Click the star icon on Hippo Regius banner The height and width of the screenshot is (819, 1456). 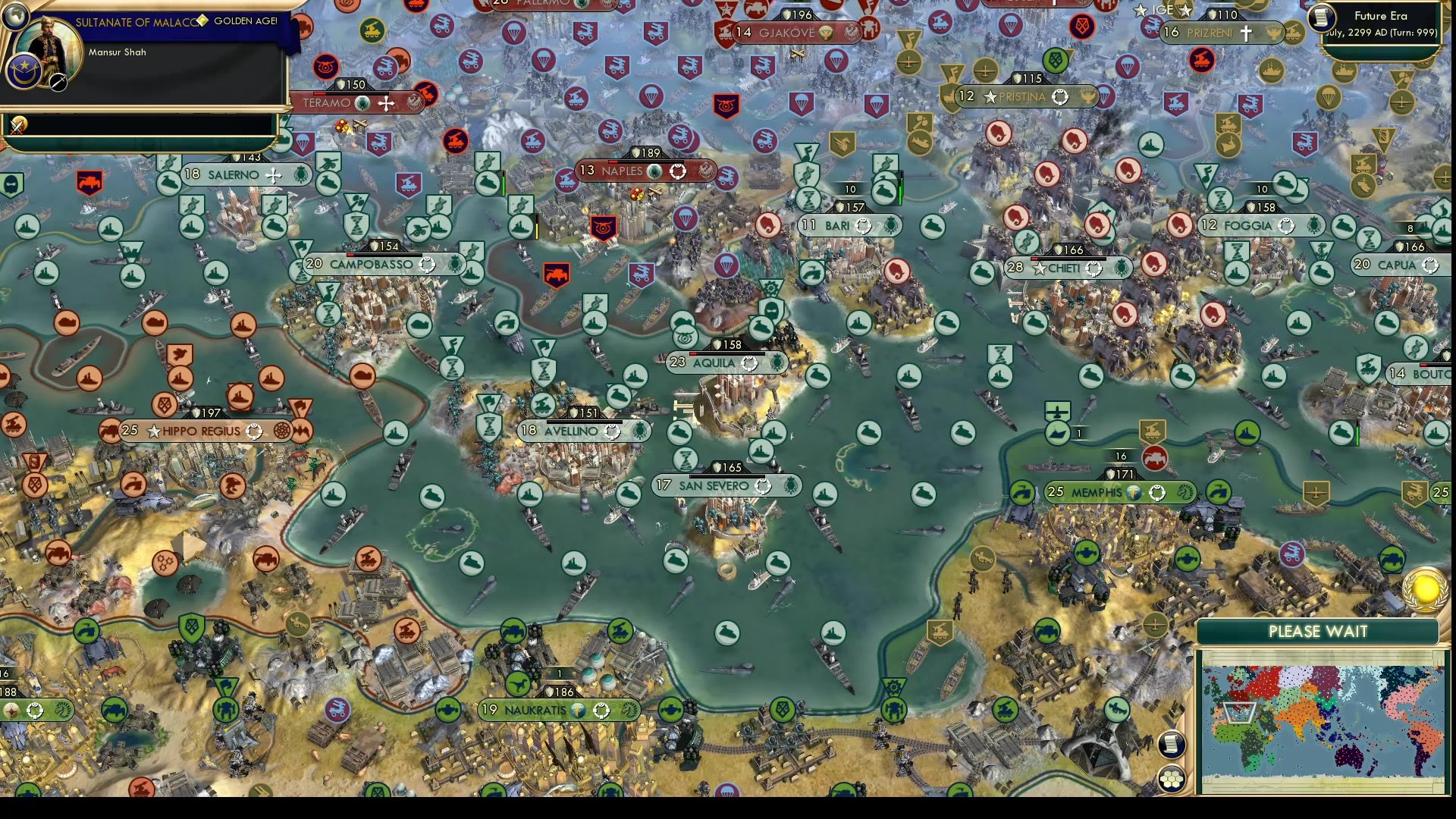[154, 431]
